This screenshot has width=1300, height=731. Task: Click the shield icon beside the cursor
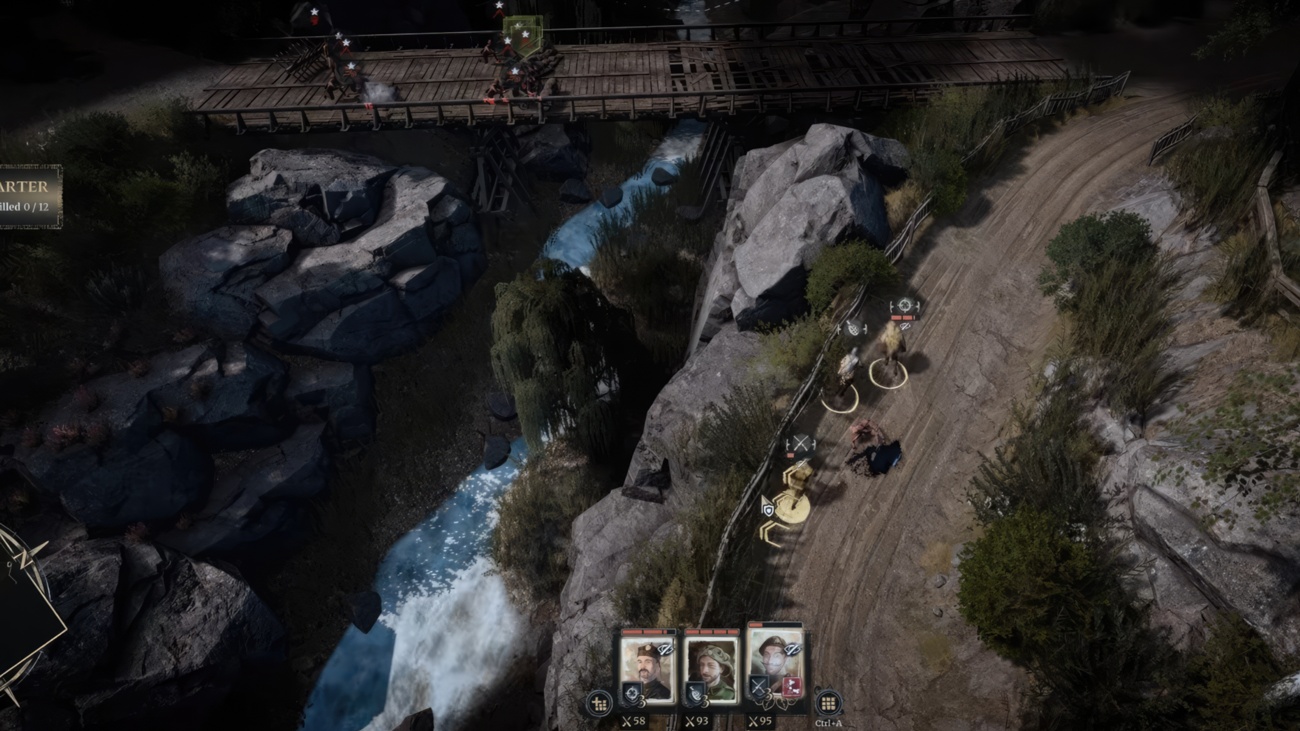click(768, 510)
